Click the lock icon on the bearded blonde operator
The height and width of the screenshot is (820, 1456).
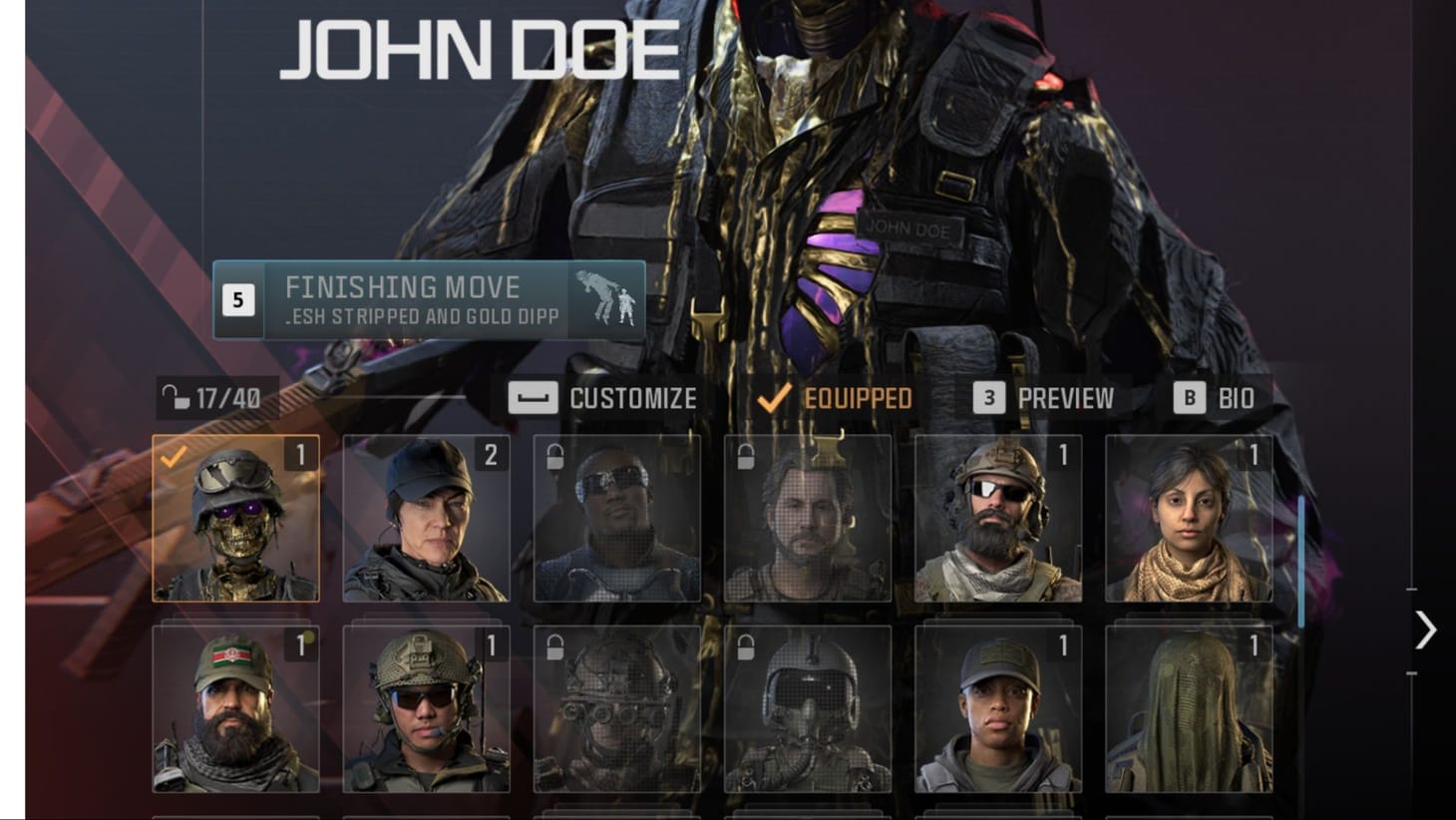coord(742,456)
